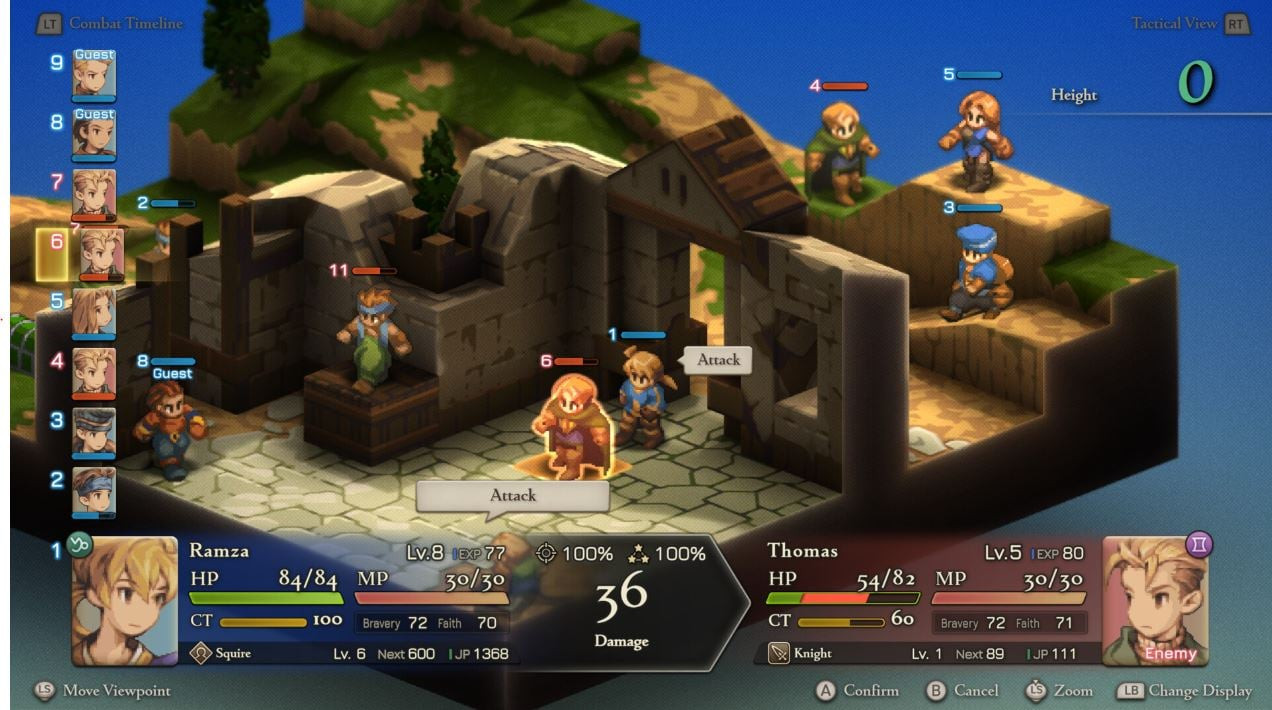Open Ramza's large character portrait
Image resolution: width=1272 pixels, height=710 pixels.
tap(125, 601)
